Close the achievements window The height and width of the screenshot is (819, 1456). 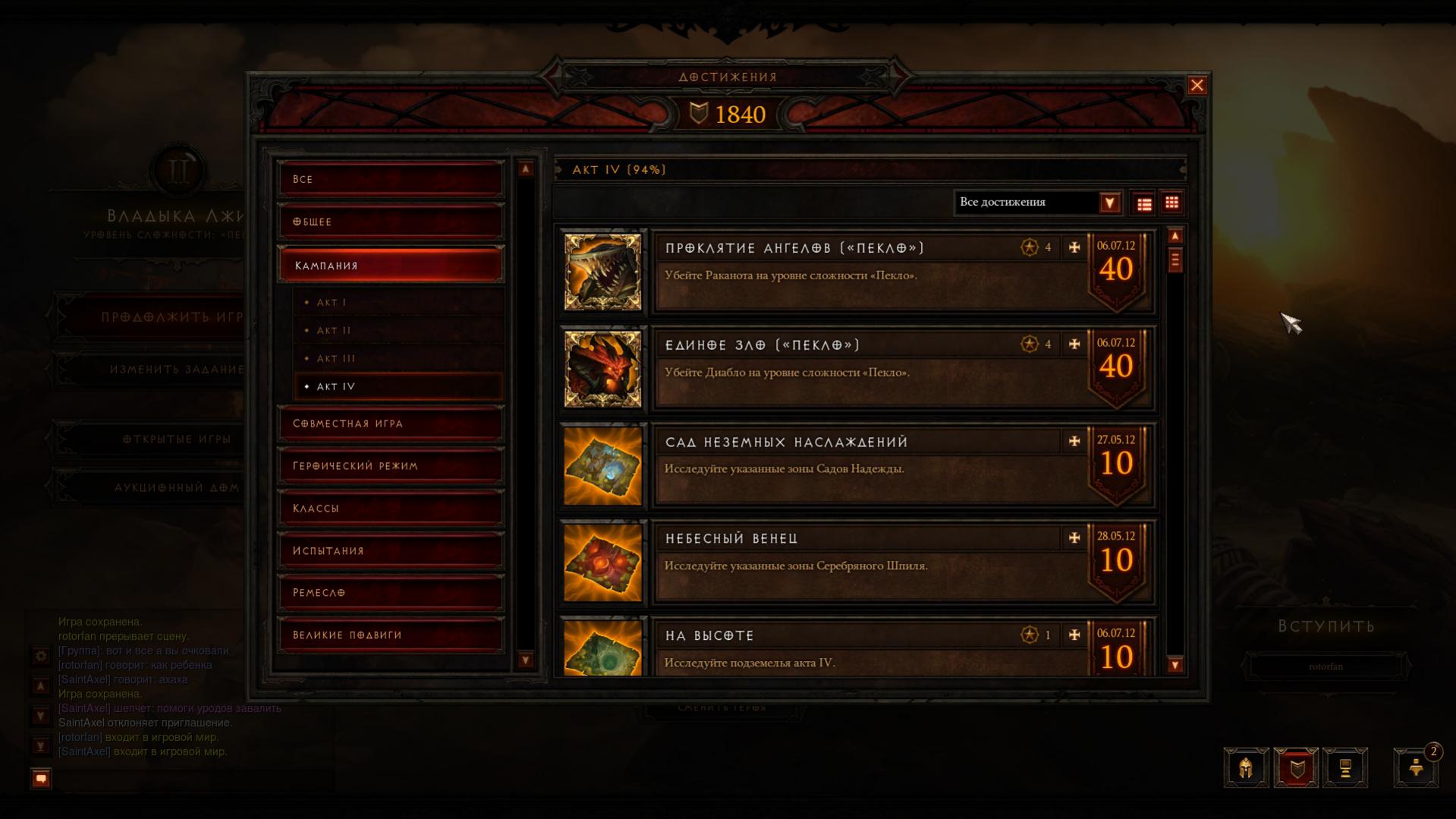point(1197,86)
